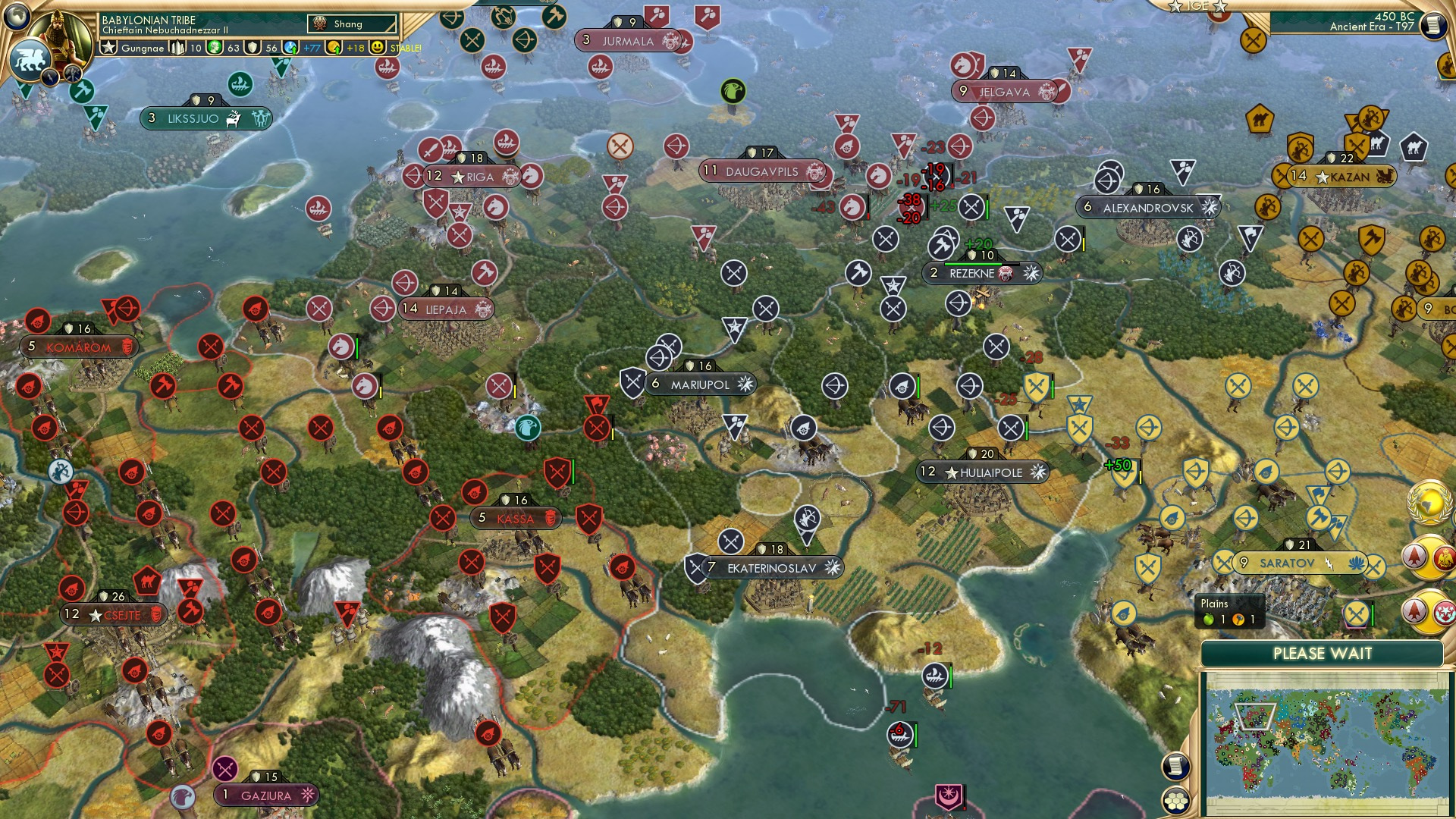Expand the Shang rival civilization panel
The image size is (1456, 819).
350,24
